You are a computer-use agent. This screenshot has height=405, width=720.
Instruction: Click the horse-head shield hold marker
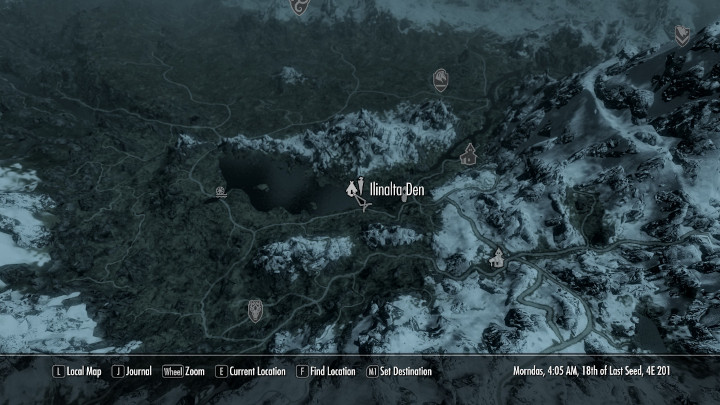(440, 79)
